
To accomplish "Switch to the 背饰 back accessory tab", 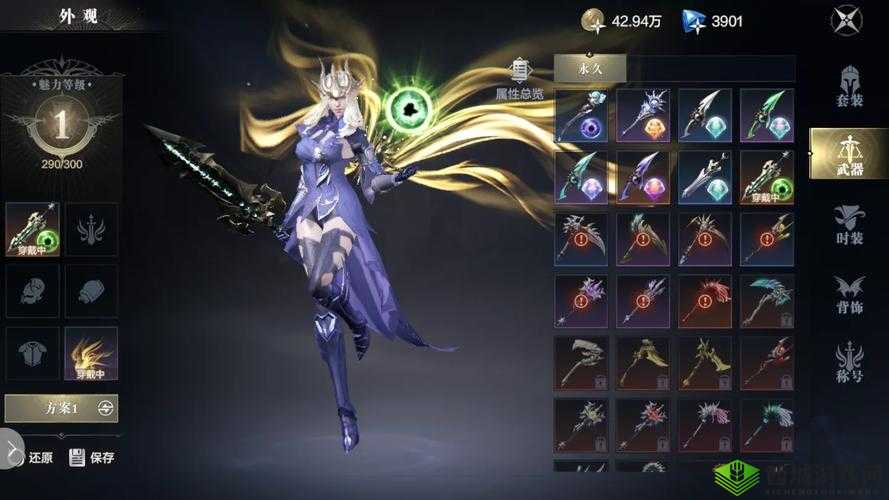I will tap(849, 294).
